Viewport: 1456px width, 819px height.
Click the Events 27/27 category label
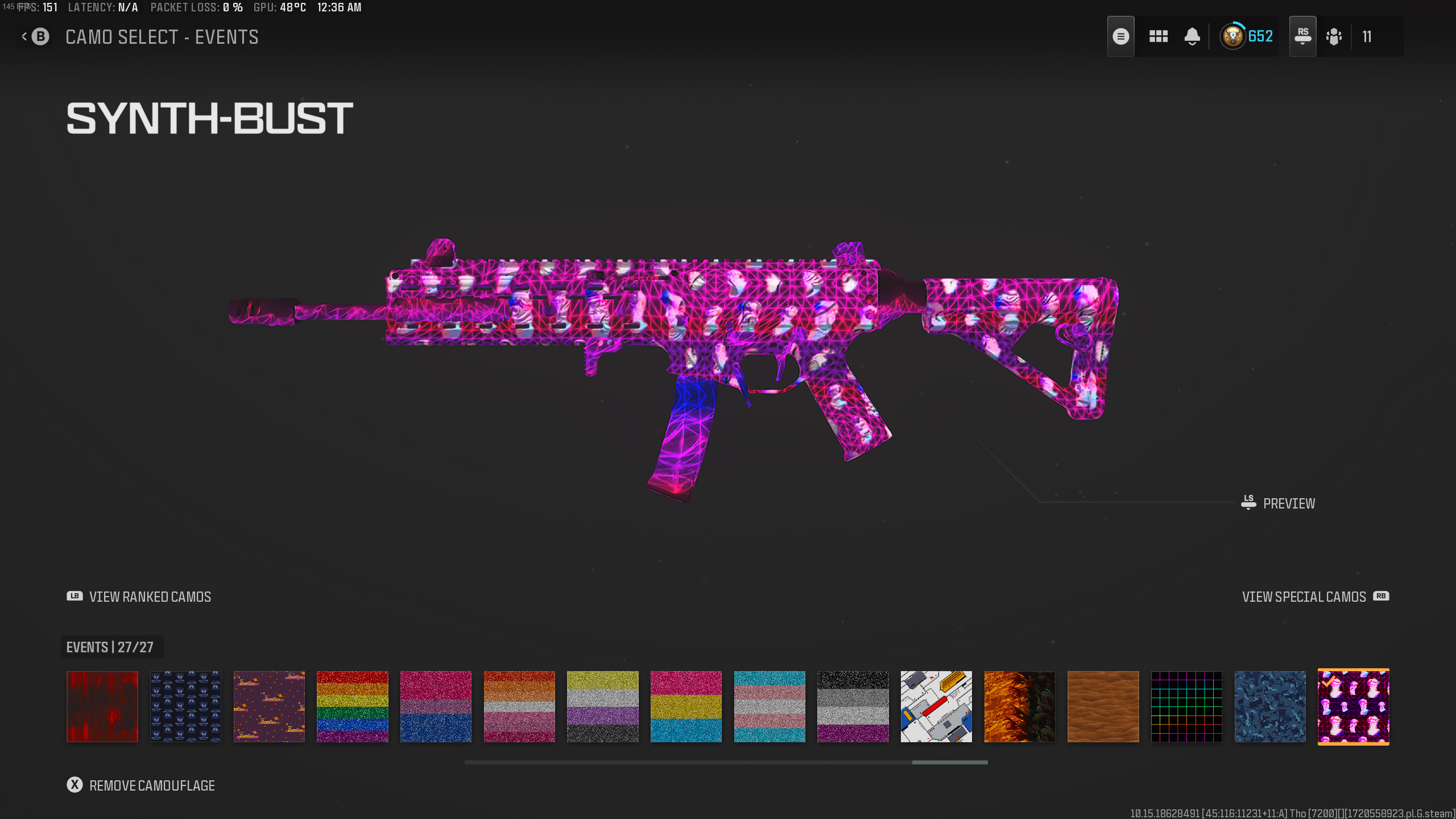click(111, 647)
